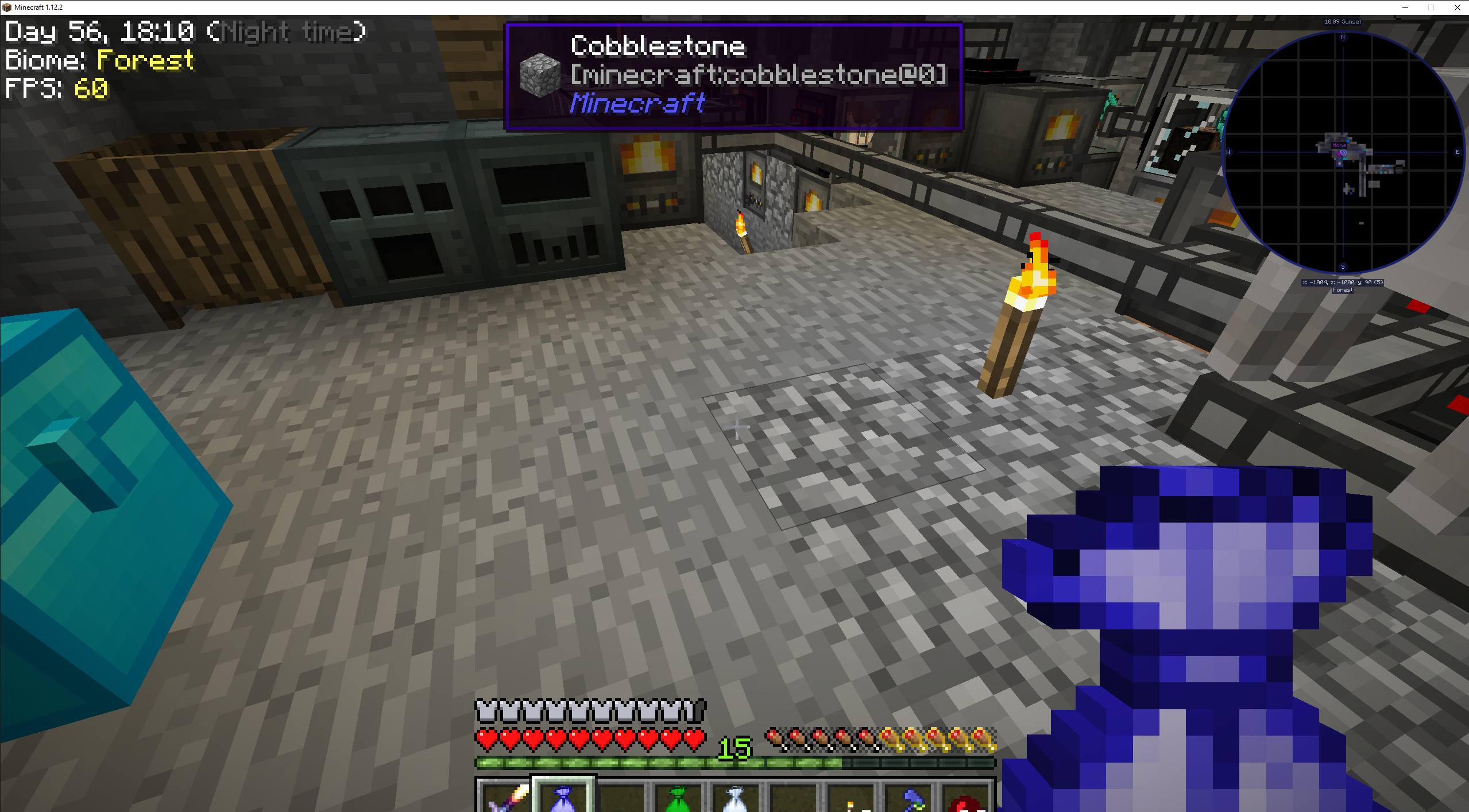Toggle the FPS counter display

coord(57,89)
